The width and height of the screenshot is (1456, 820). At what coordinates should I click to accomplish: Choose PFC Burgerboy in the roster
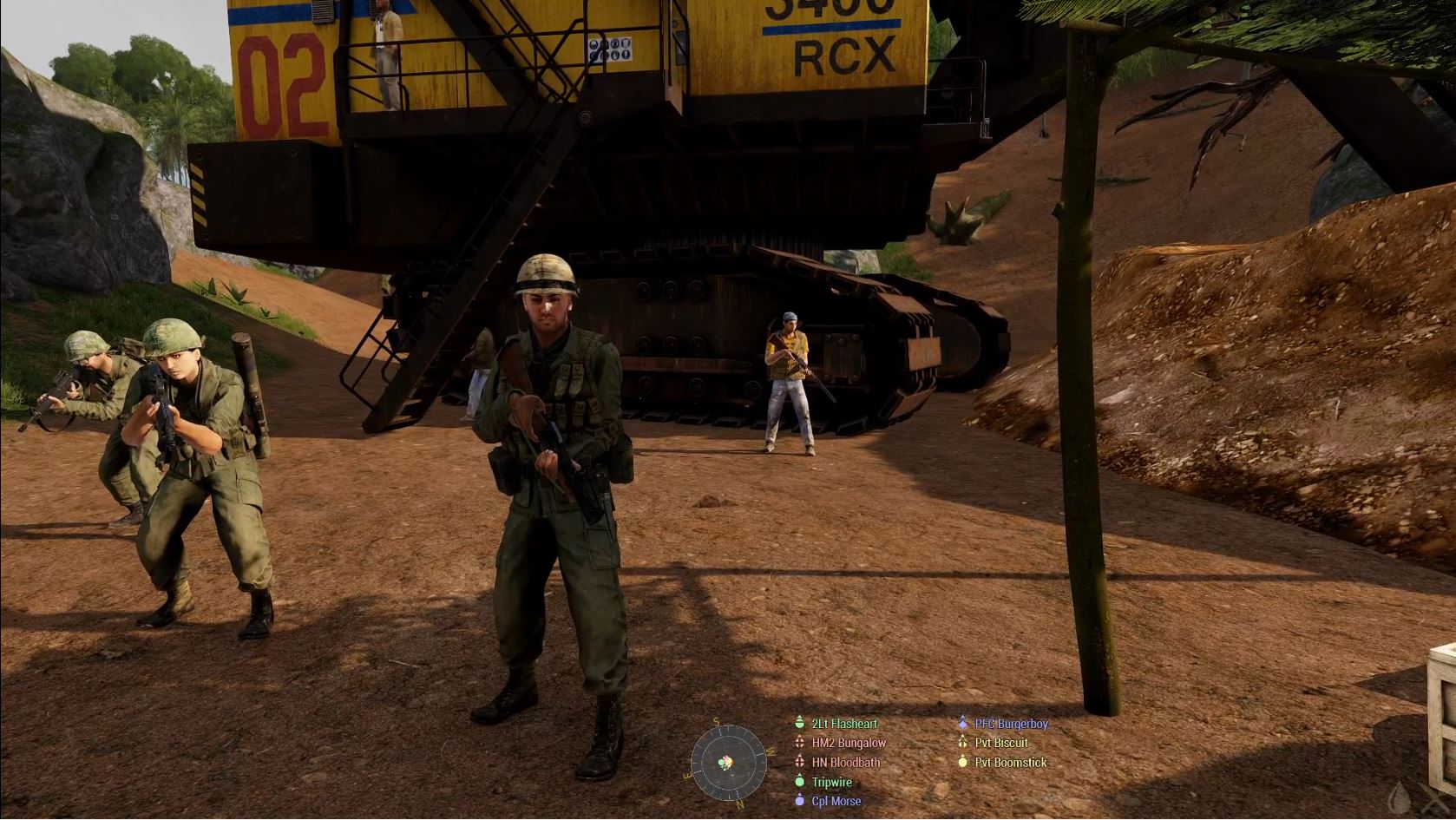tap(1011, 724)
